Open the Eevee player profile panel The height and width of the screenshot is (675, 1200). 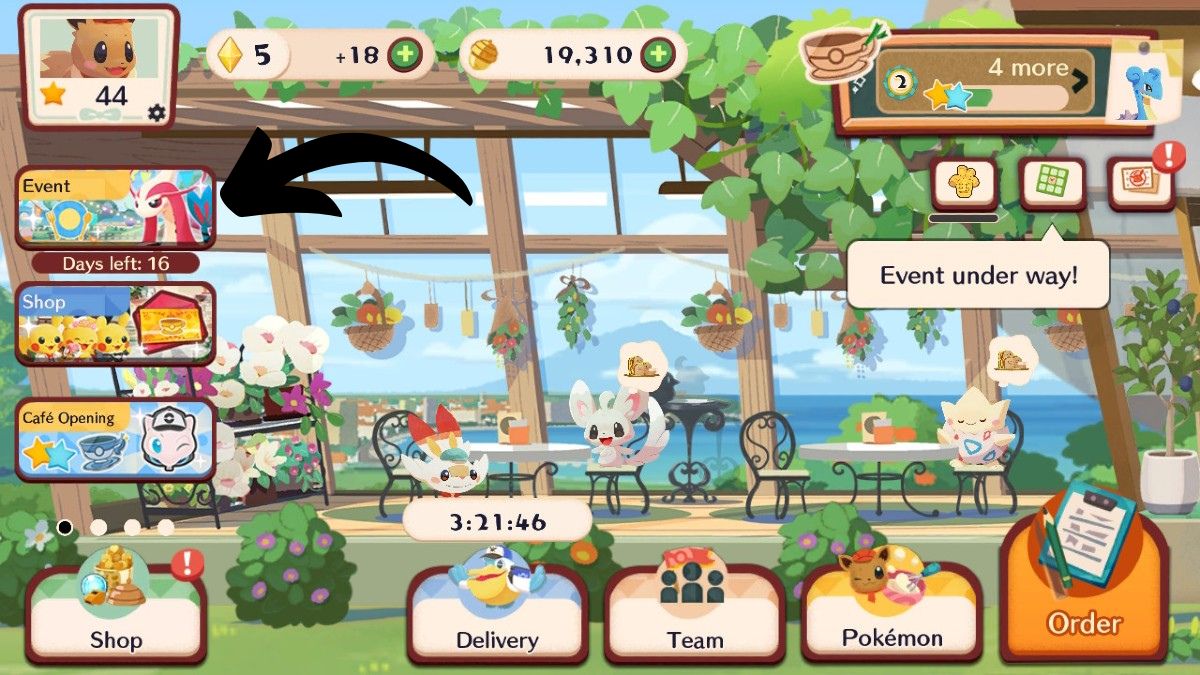(99, 66)
